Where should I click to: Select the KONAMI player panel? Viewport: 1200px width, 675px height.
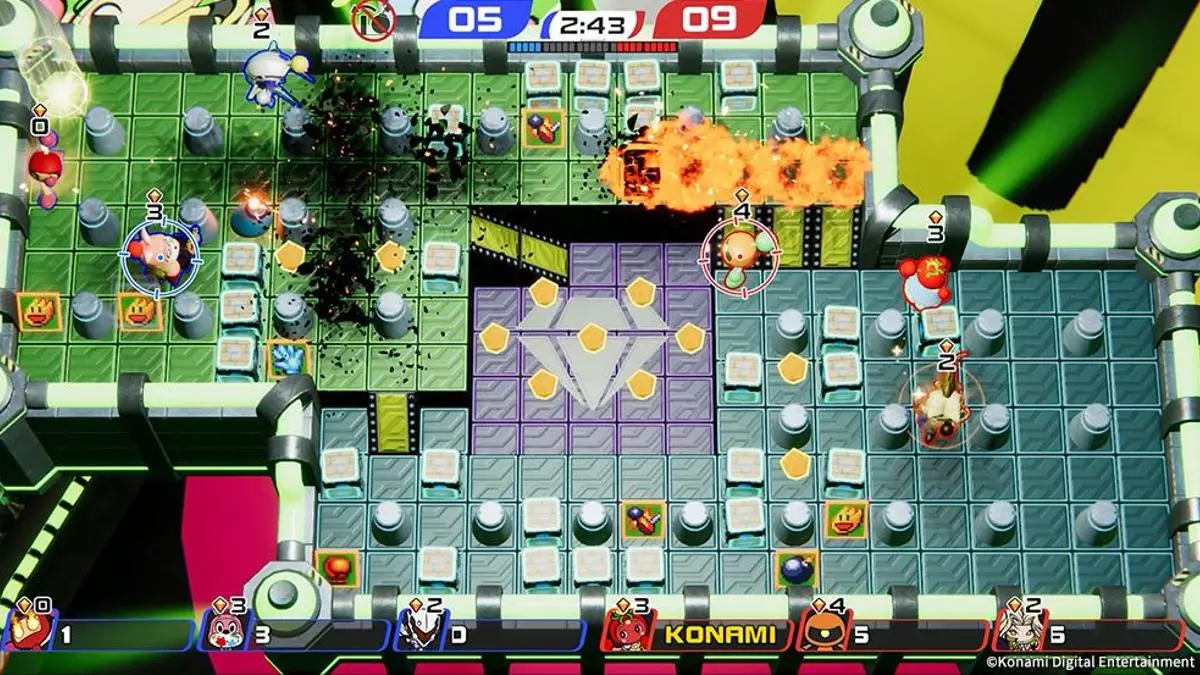pos(698,634)
